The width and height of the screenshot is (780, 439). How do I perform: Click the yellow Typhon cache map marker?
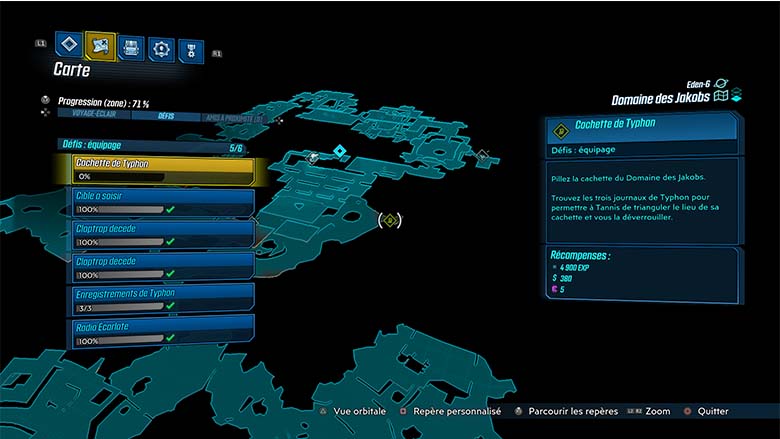click(391, 220)
